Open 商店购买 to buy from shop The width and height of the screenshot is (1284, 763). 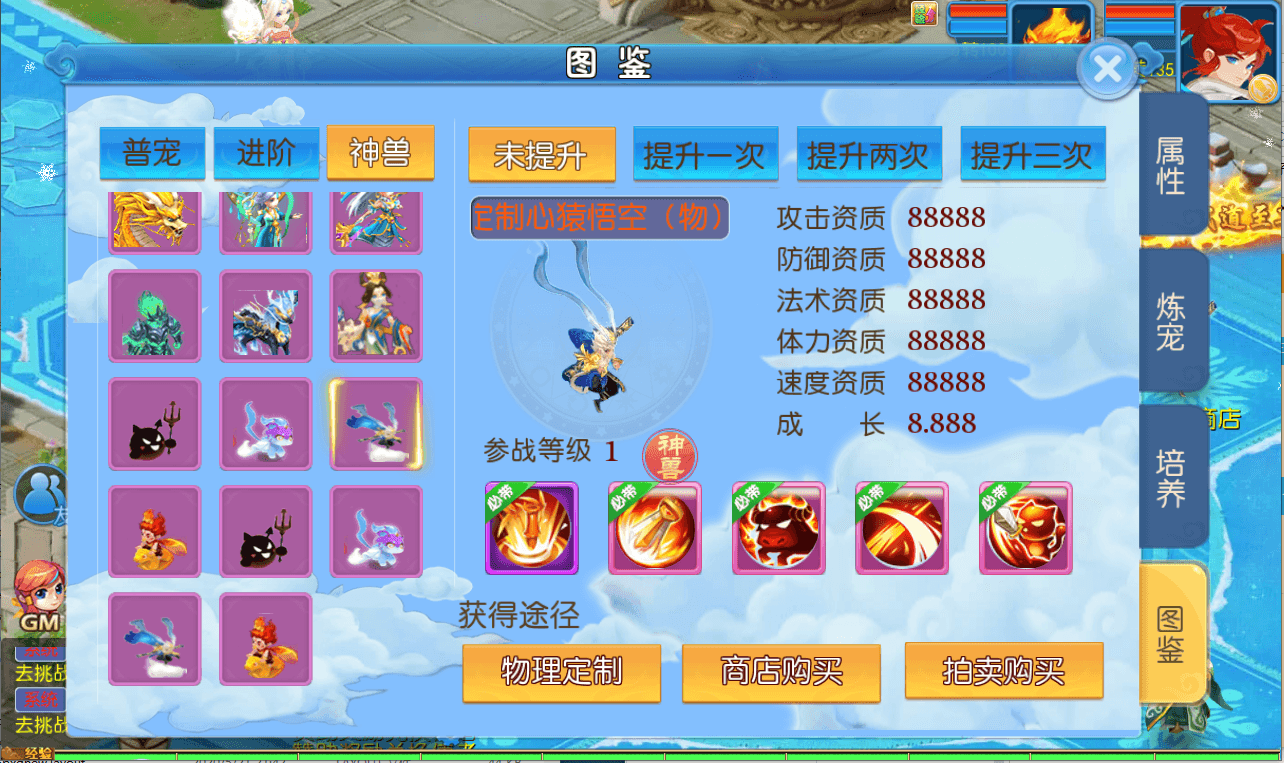click(x=781, y=672)
